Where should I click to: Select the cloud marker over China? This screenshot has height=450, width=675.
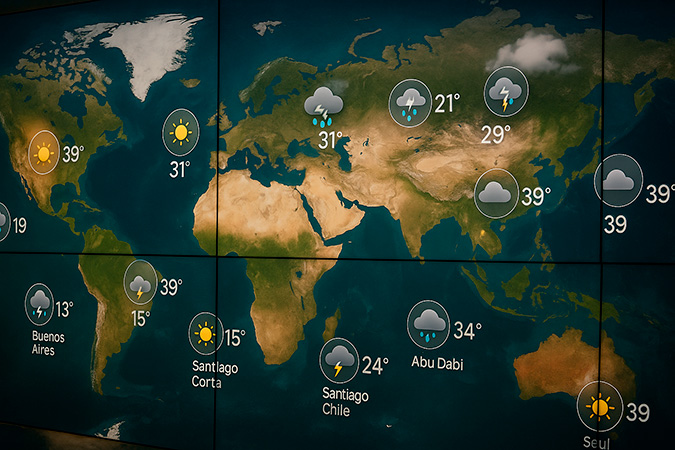click(496, 193)
